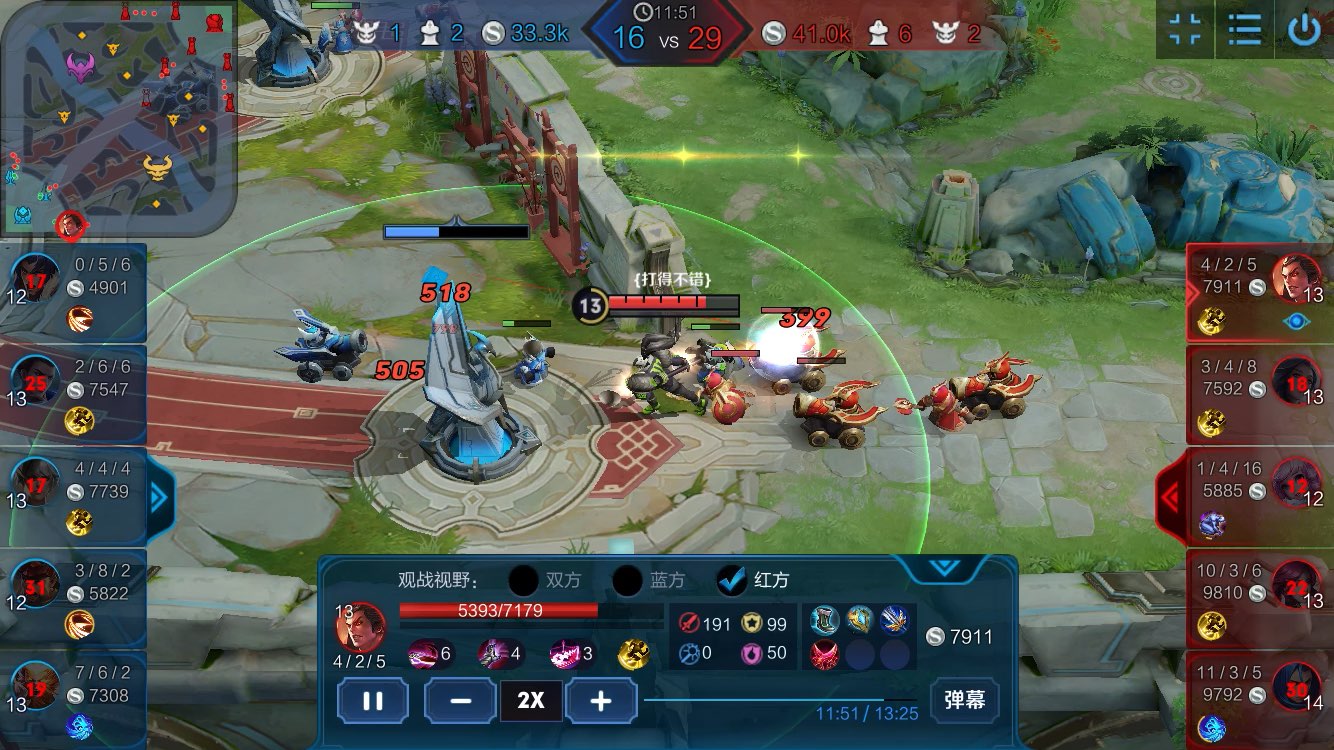Toggle the checked 红方 red-side vision
The image size is (1334, 750).
[733, 580]
